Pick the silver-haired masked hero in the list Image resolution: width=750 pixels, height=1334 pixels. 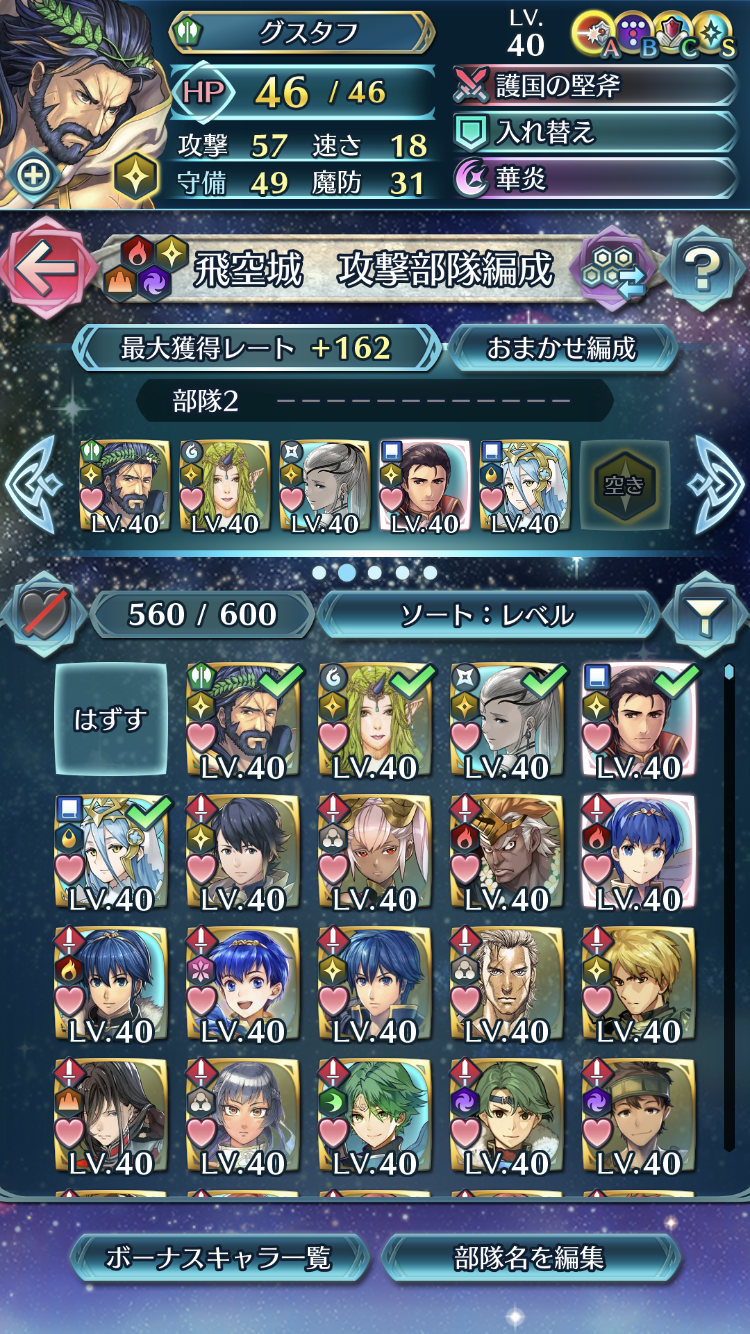(x=507, y=720)
